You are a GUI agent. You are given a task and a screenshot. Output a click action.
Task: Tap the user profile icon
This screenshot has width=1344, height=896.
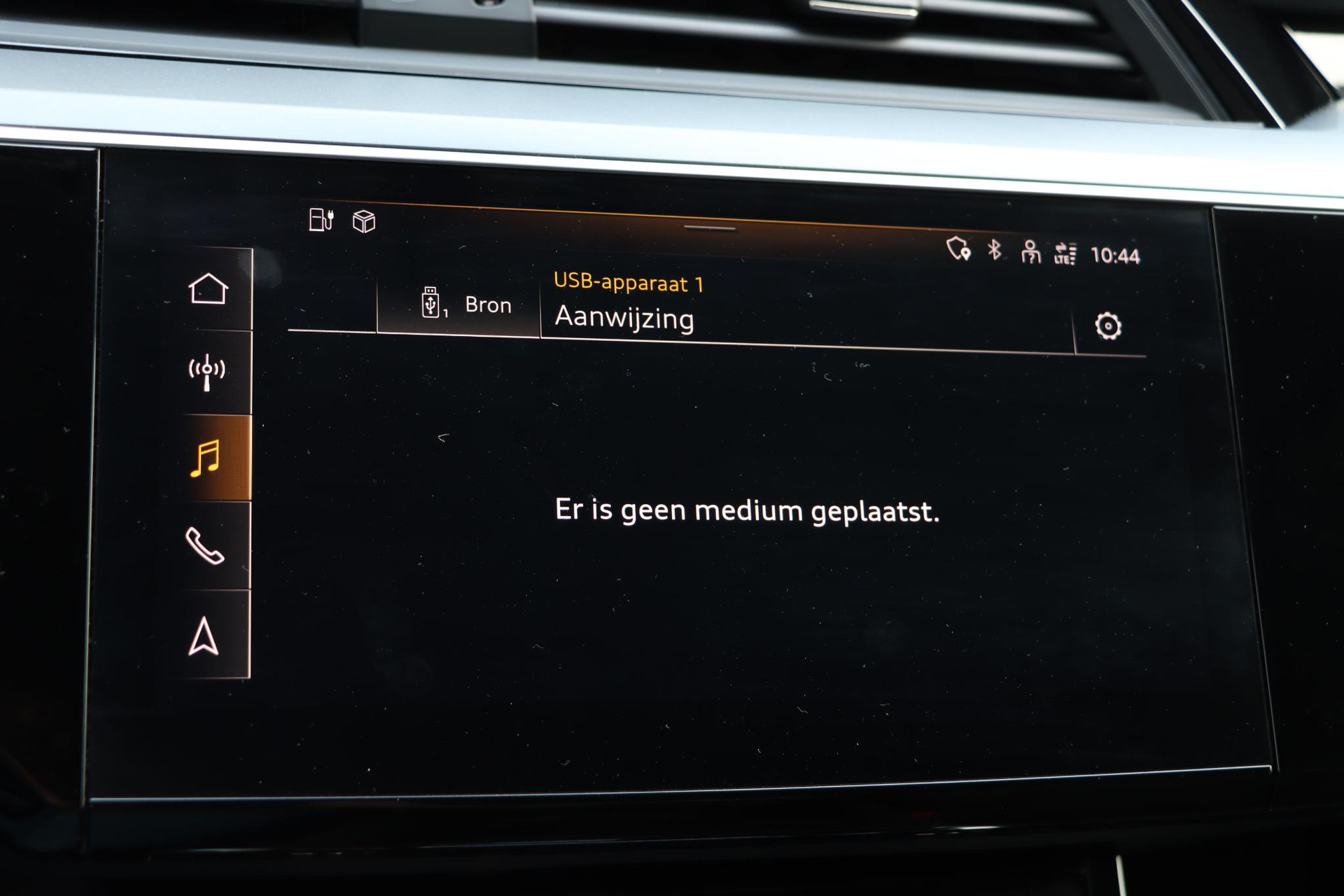point(1030,252)
